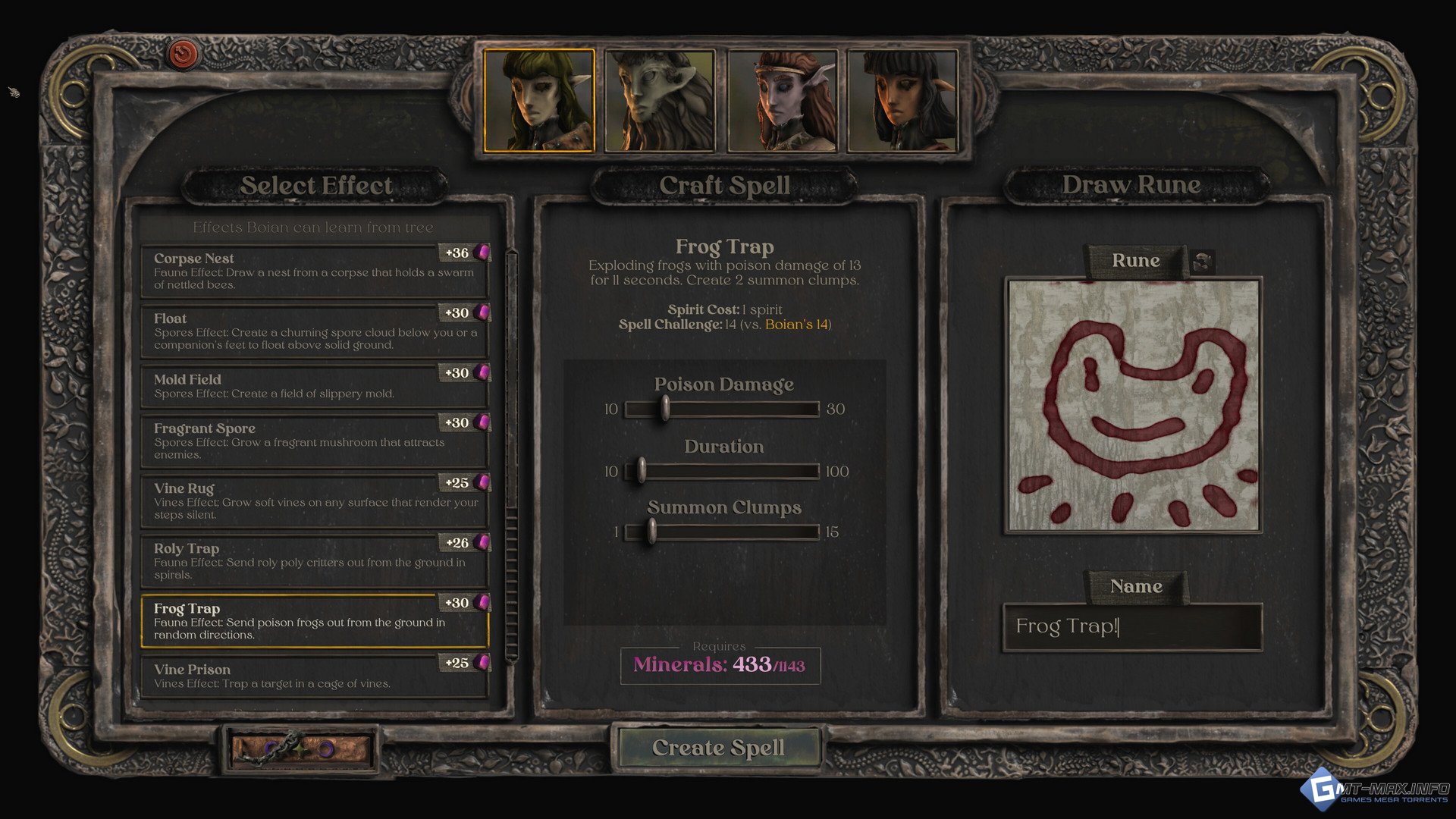Choose the grey-skinned second character portrait
The width and height of the screenshot is (1456, 819).
[660, 101]
